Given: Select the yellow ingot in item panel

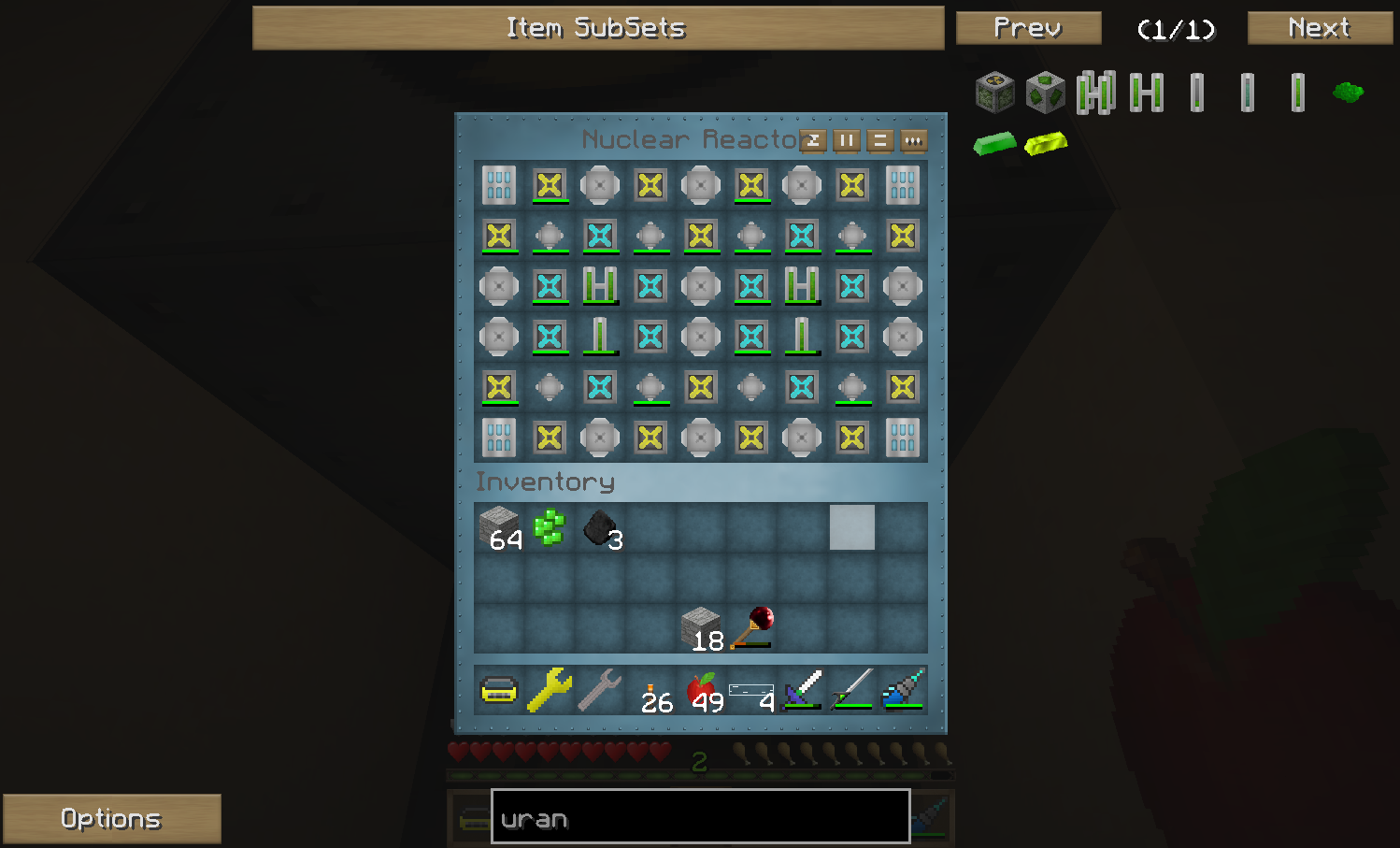Looking at the screenshot, I should coord(1045,144).
